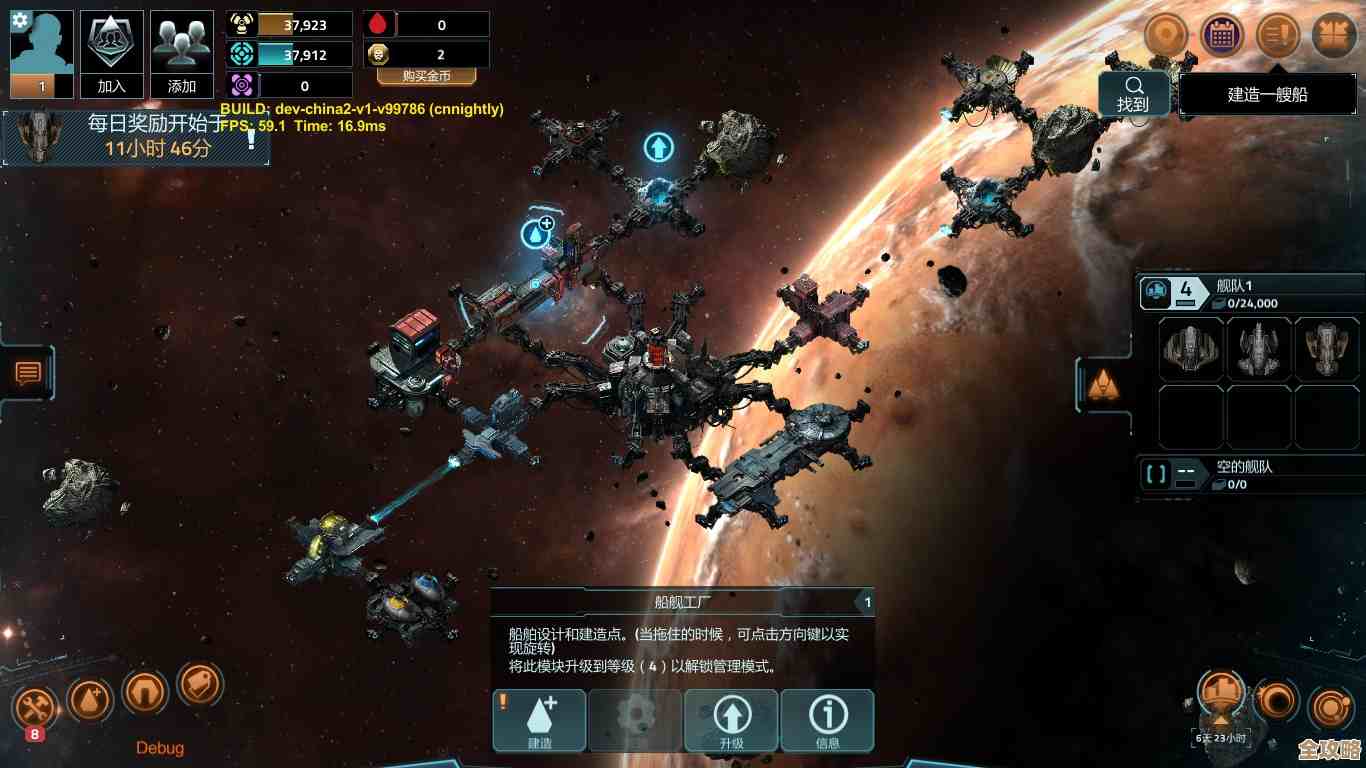Click the 找到 find button

(1133, 94)
